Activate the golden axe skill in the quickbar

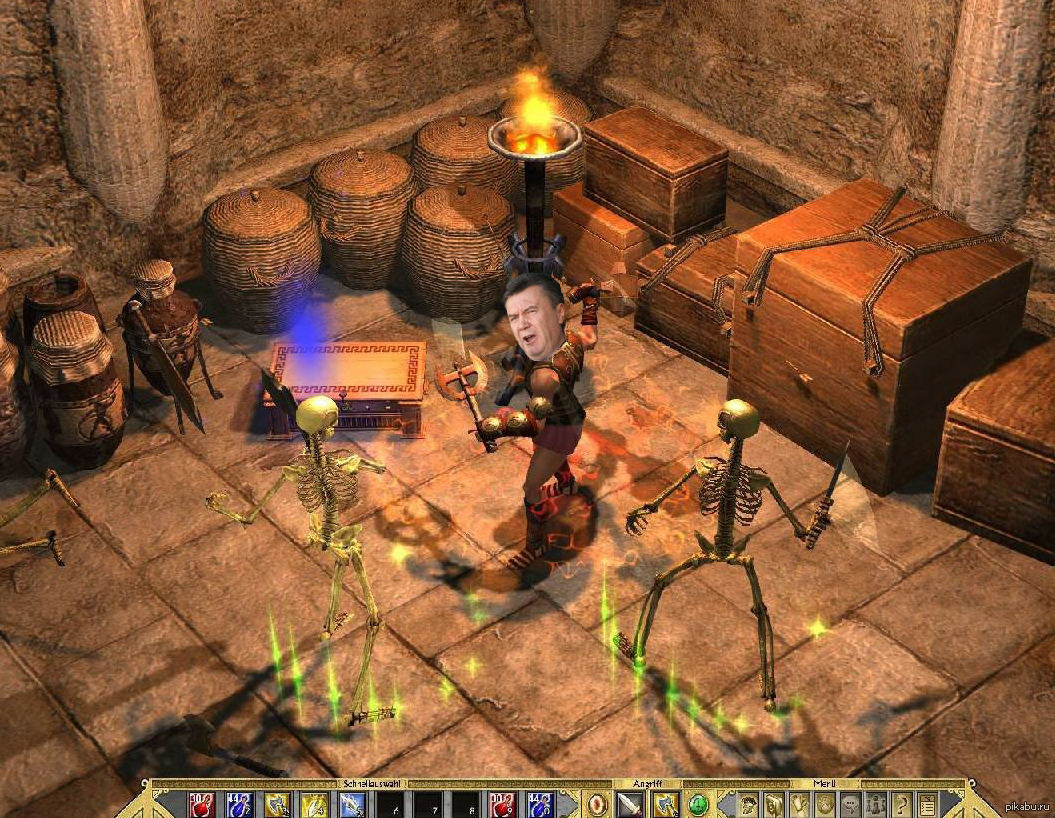(277, 804)
